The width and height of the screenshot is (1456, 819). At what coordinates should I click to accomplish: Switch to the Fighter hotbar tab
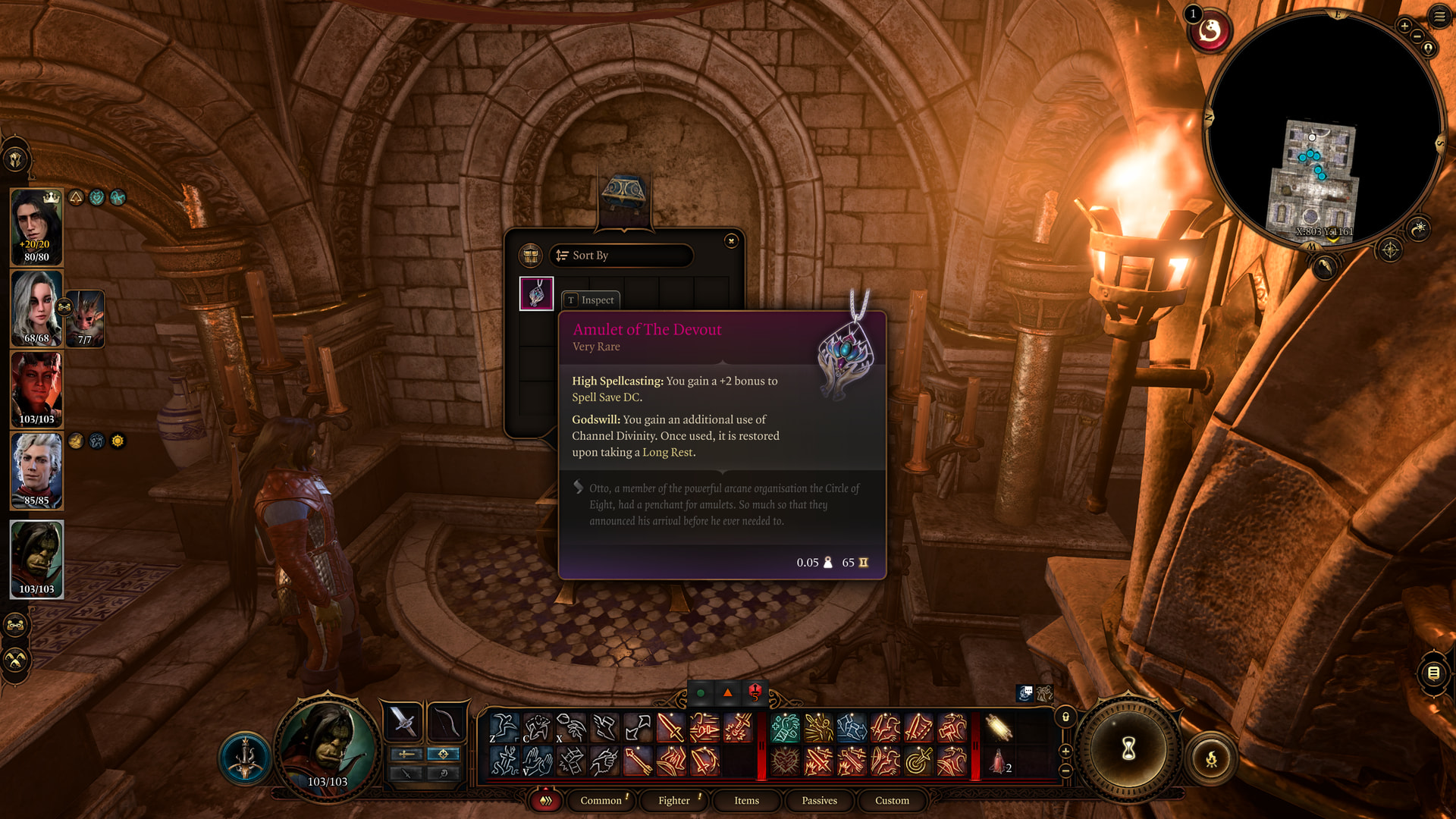674,801
